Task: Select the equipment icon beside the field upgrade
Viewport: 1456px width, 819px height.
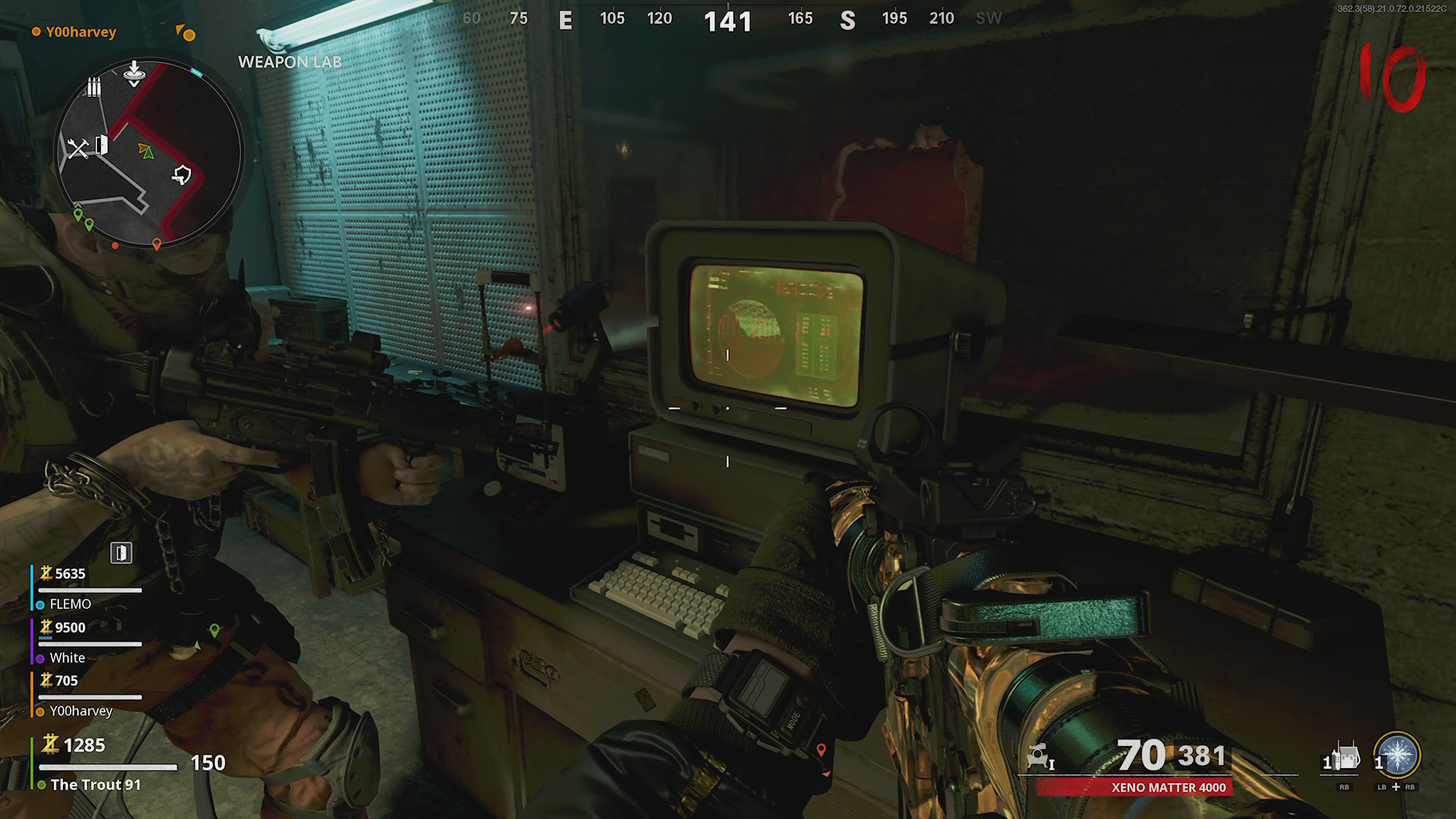Action: (1345, 758)
